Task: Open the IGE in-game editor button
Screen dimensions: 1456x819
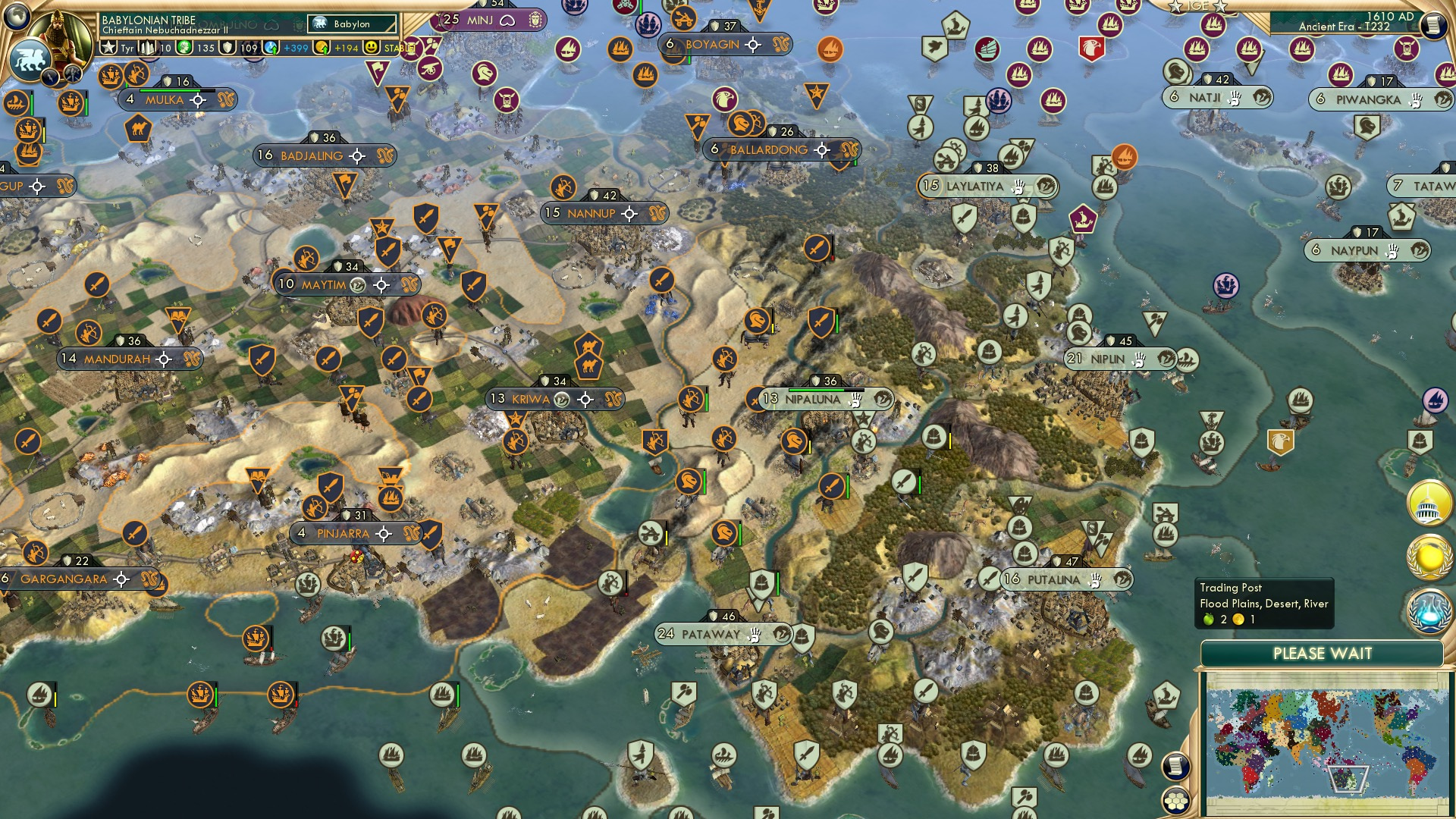Action: coord(1198,6)
